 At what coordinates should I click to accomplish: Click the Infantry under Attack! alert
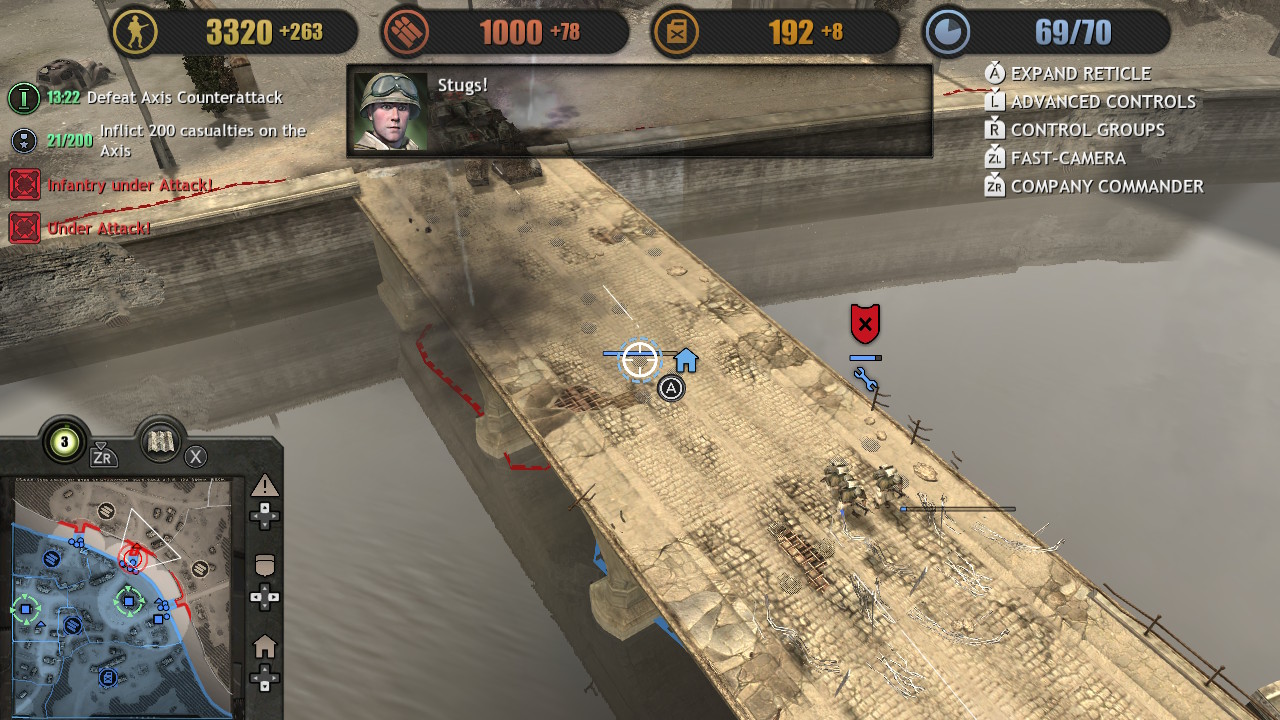(x=130, y=185)
